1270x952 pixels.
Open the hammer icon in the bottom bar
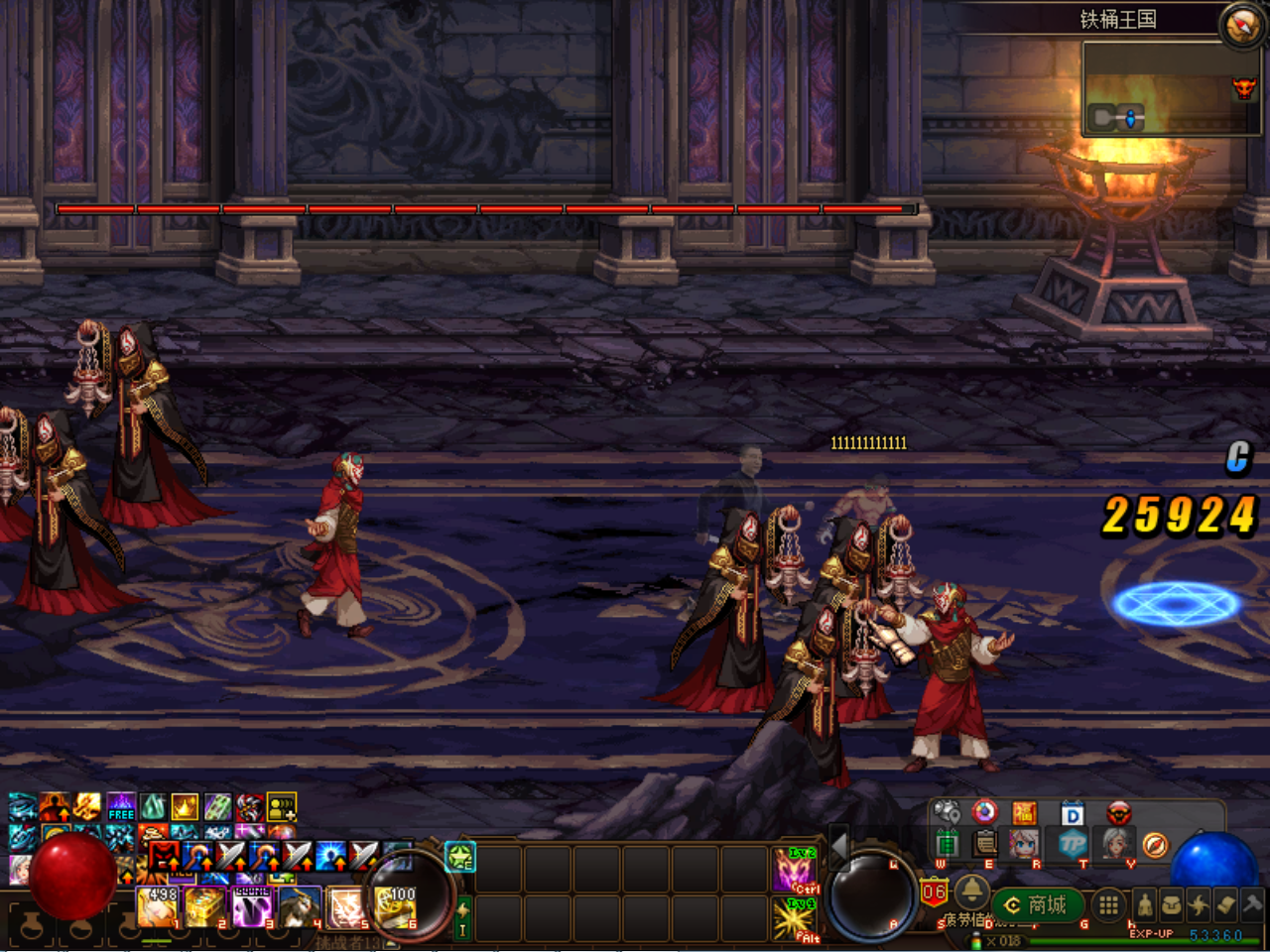tap(1252, 904)
